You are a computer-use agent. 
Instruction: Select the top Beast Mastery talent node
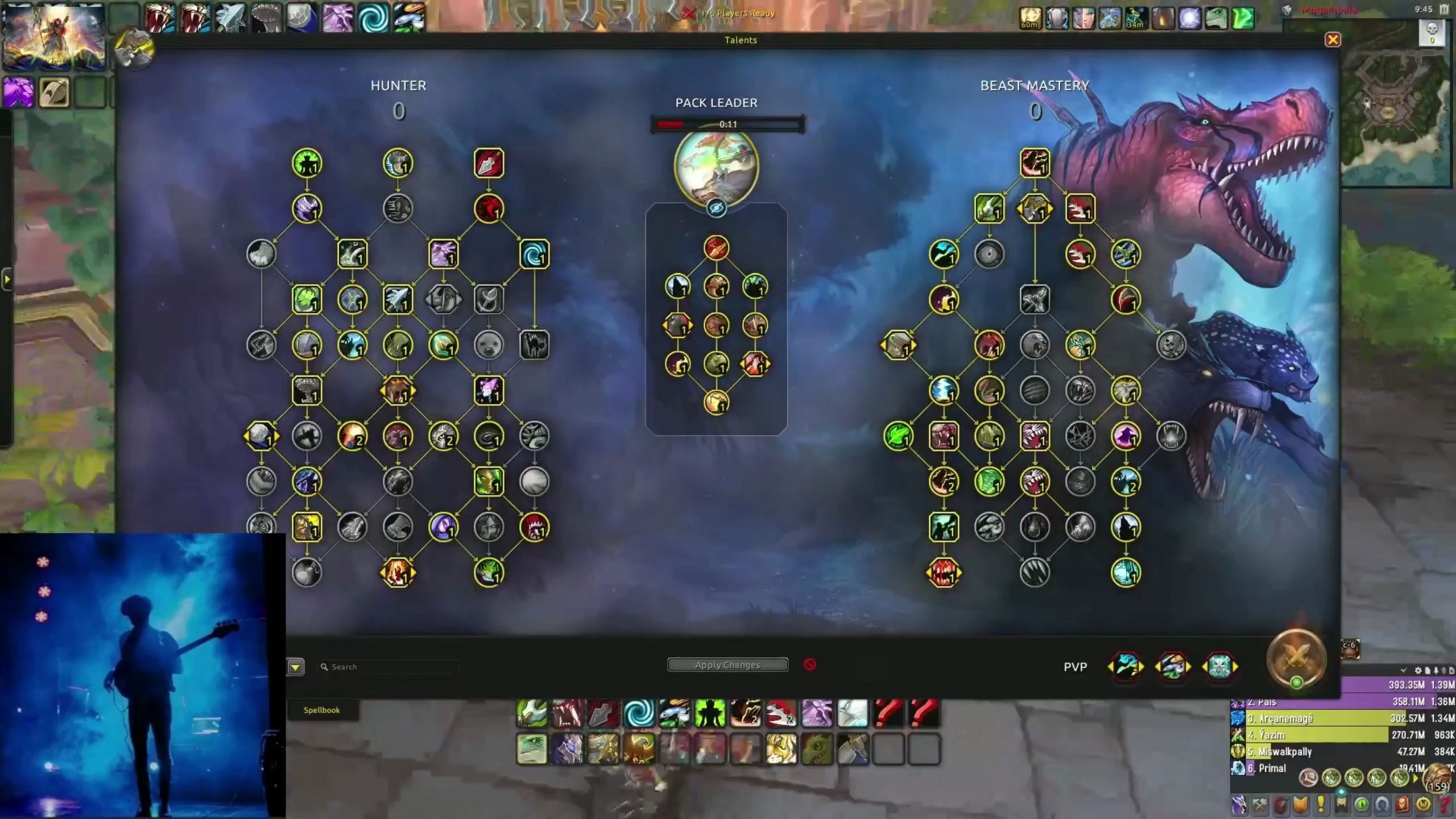click(x=1035, y=163)
